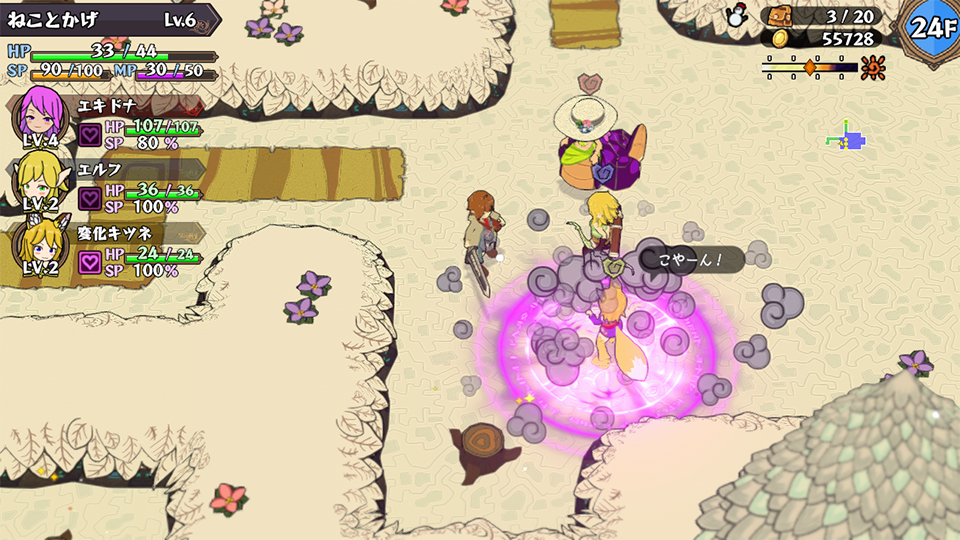Click the heart icon next to エルフ

coord(90,198)
